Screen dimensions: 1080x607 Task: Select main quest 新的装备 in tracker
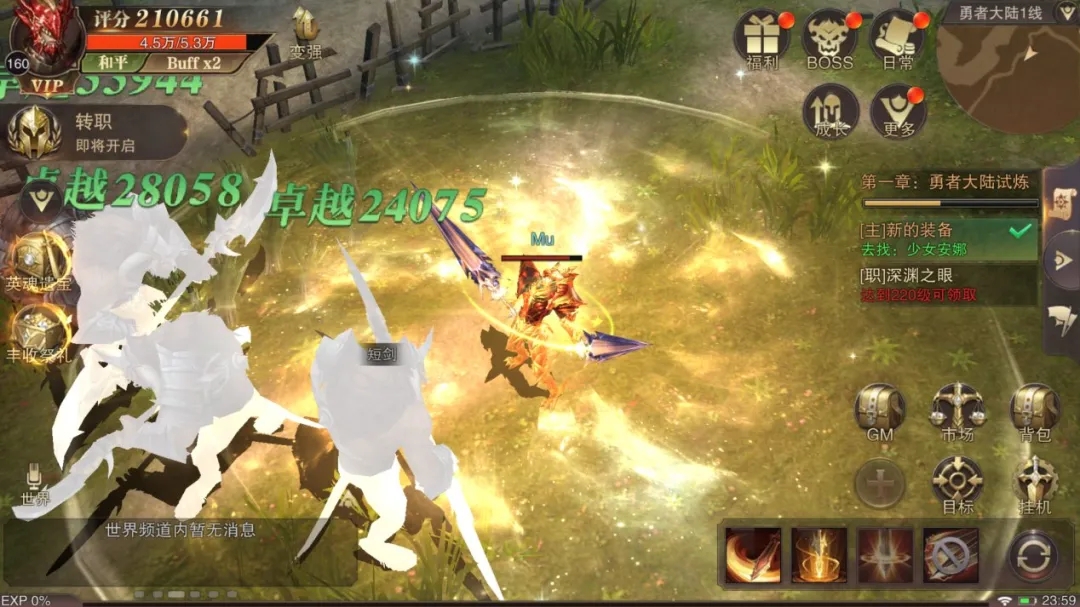[947, 240]
